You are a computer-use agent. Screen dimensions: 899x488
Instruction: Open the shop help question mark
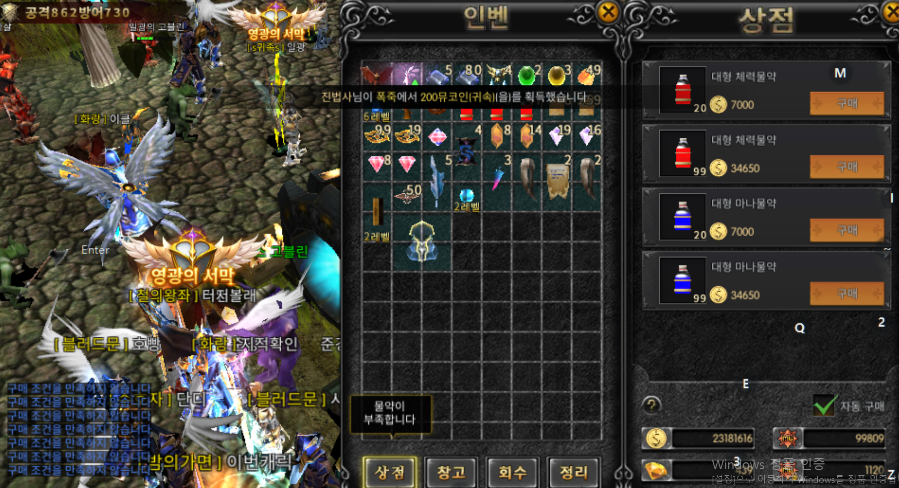[652, 405]
